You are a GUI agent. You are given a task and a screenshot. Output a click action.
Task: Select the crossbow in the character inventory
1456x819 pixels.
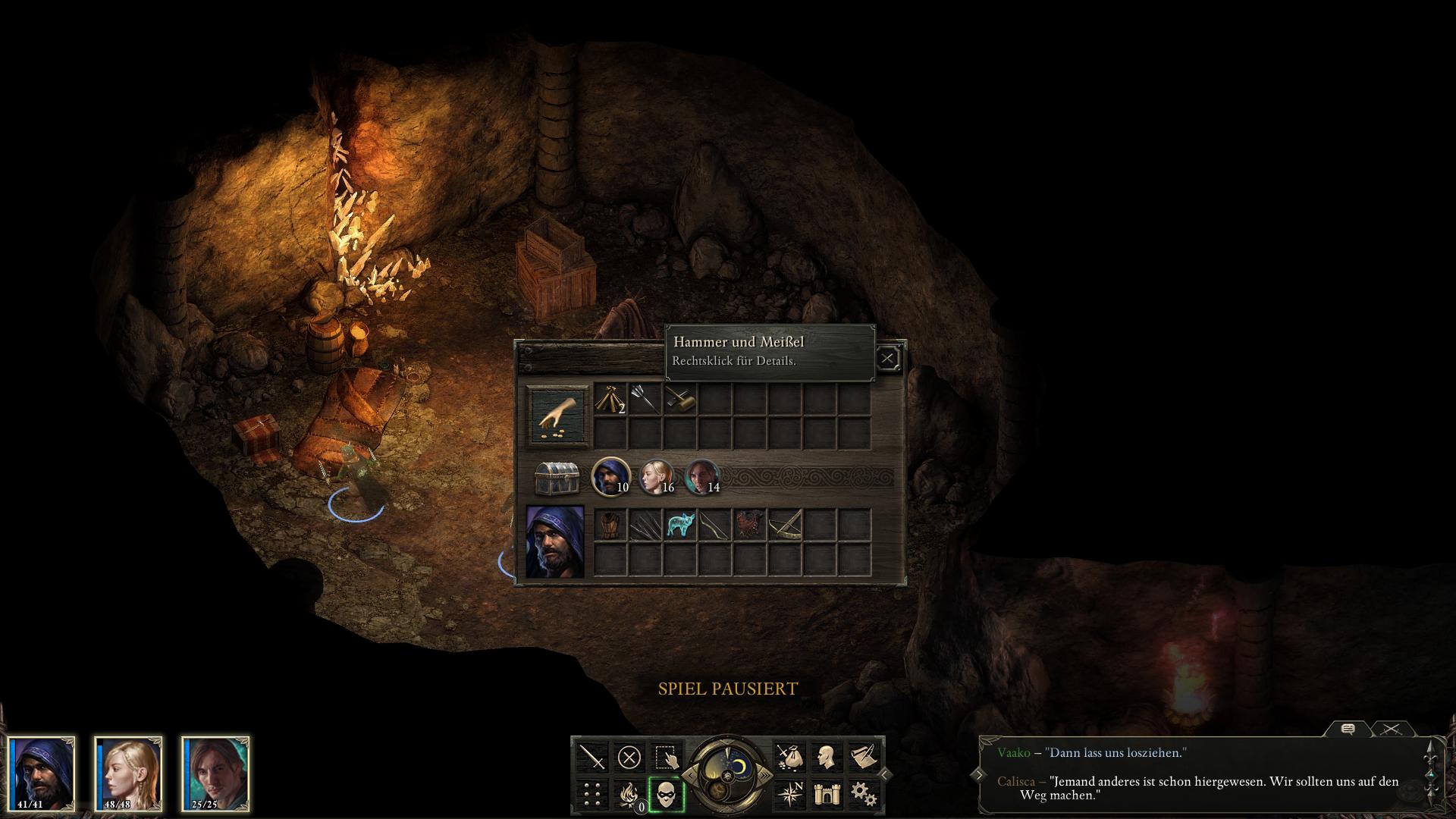[784, 525]
